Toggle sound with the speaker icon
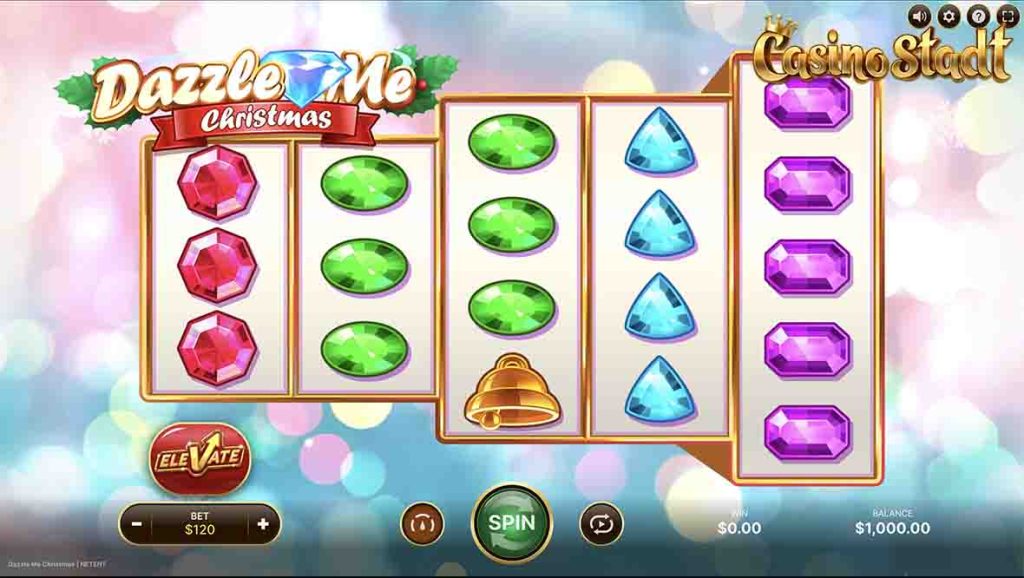The width and height of the screenshot is (1024, 578). tap(920, 16)
